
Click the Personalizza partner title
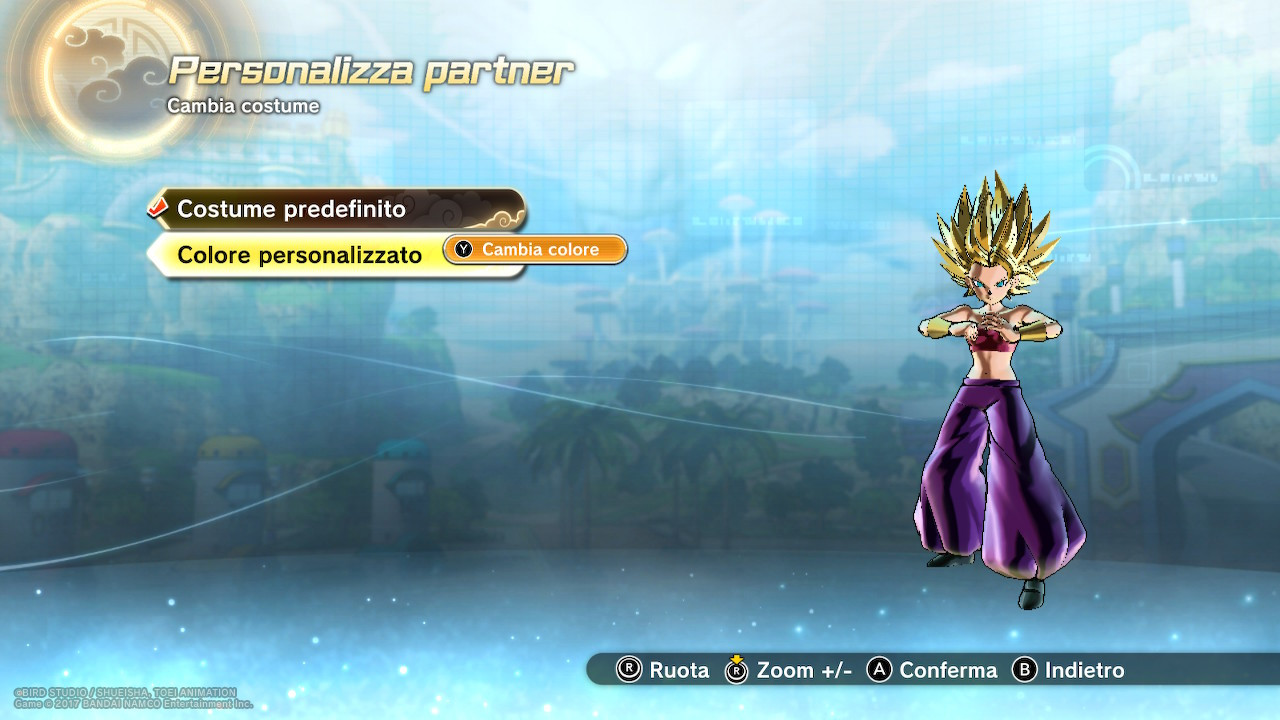371,69
